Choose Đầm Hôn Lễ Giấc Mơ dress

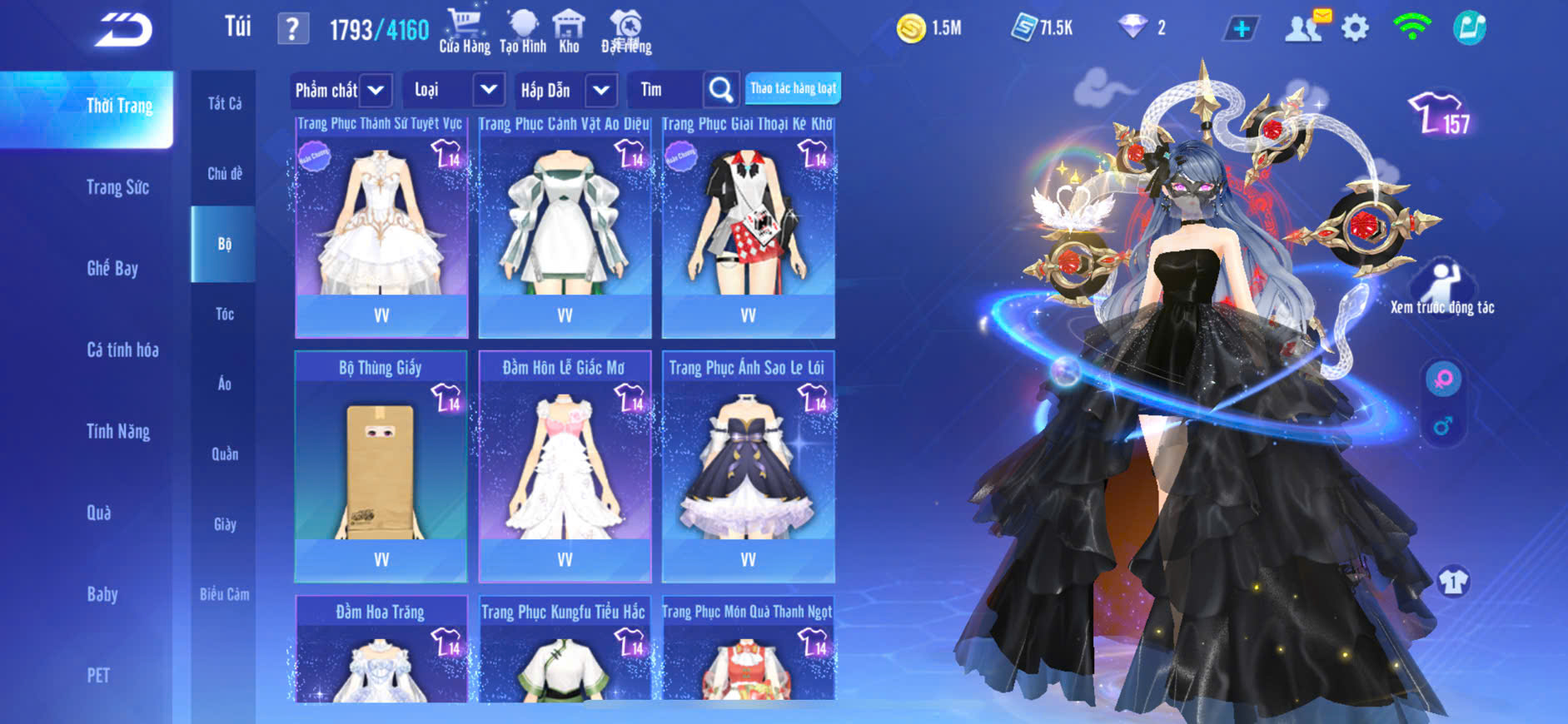pyautogui.click(x=565, y=466)
